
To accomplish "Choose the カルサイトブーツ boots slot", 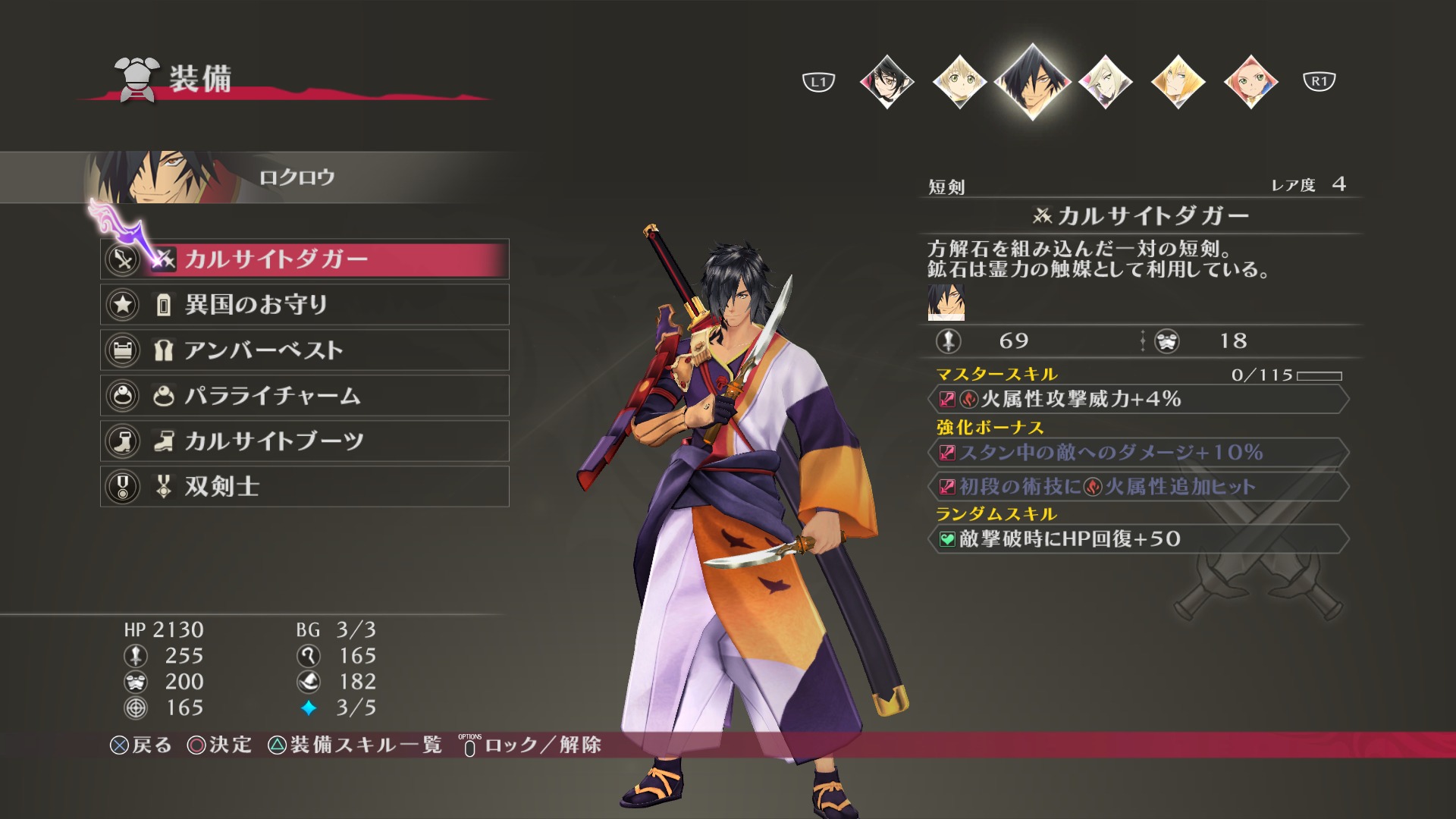I will [305, 441].
